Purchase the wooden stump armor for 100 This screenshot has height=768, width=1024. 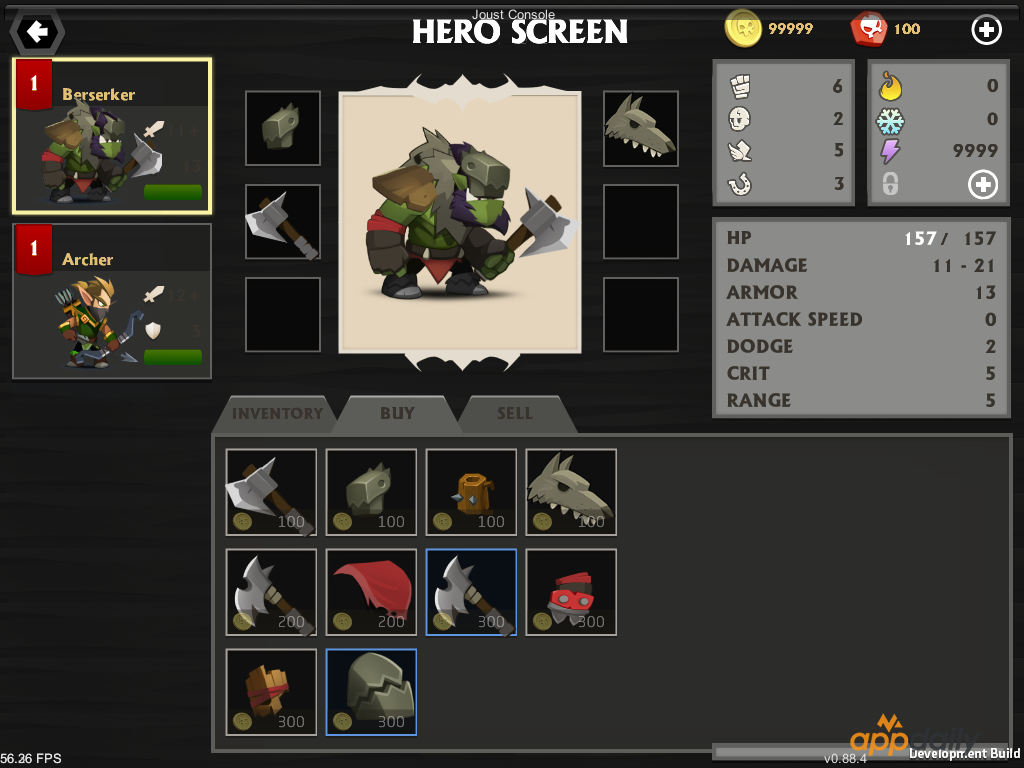471,492
